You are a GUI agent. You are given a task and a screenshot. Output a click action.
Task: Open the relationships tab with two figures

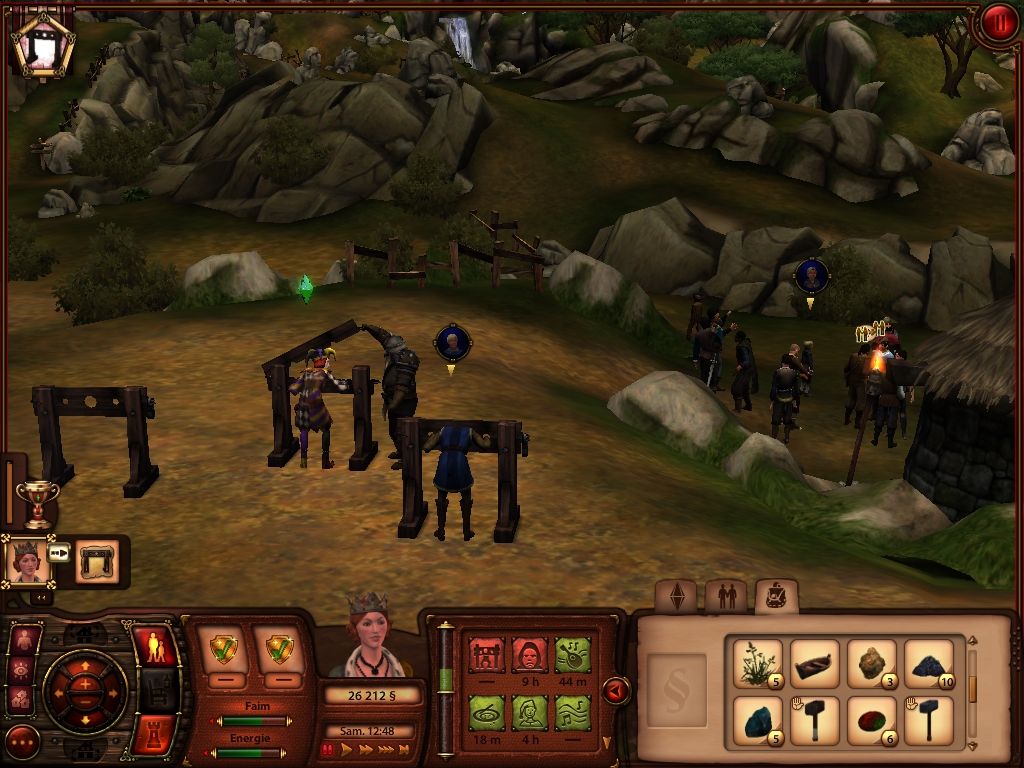726,597
